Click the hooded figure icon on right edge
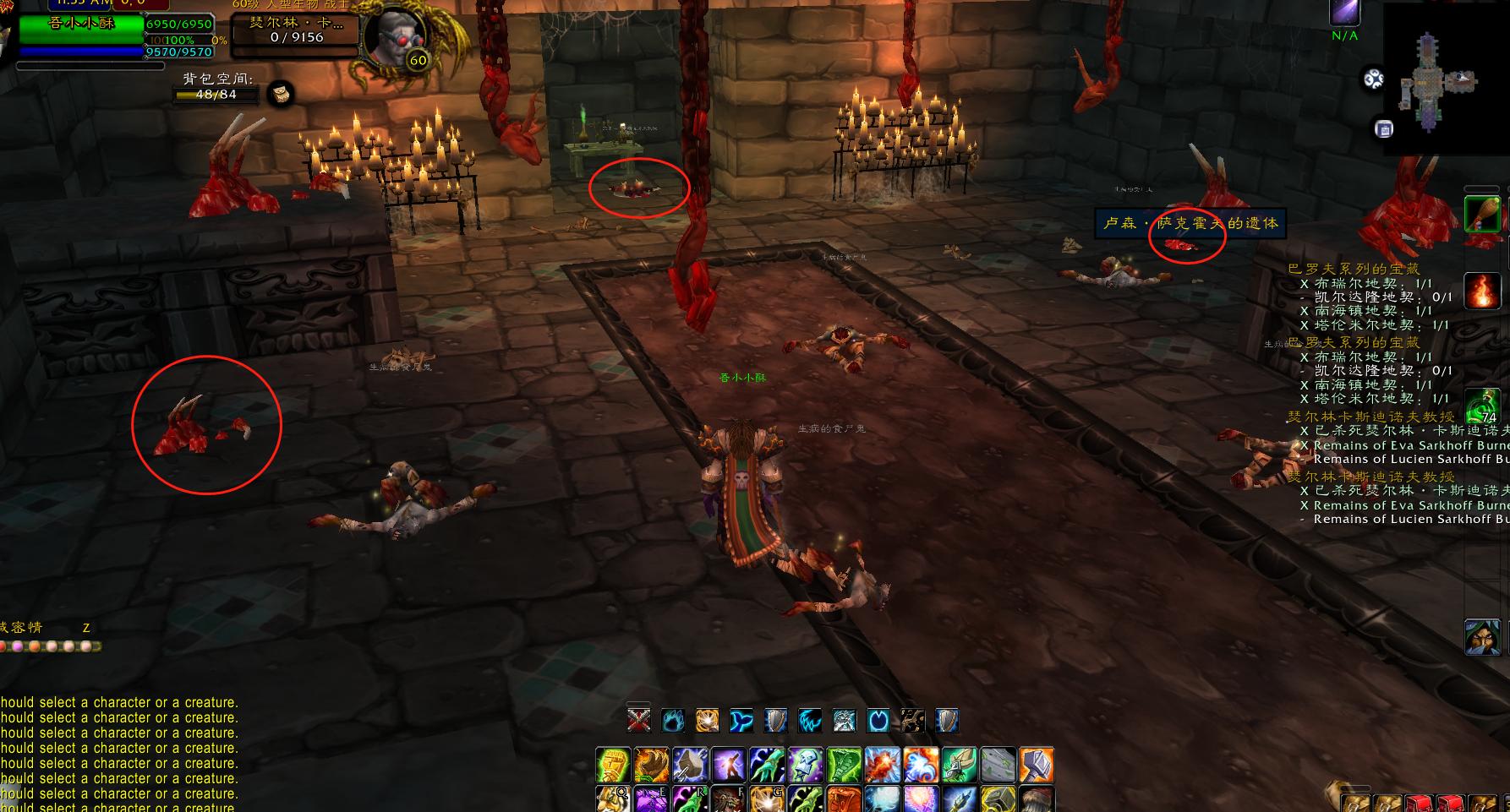 [1482, 636]
